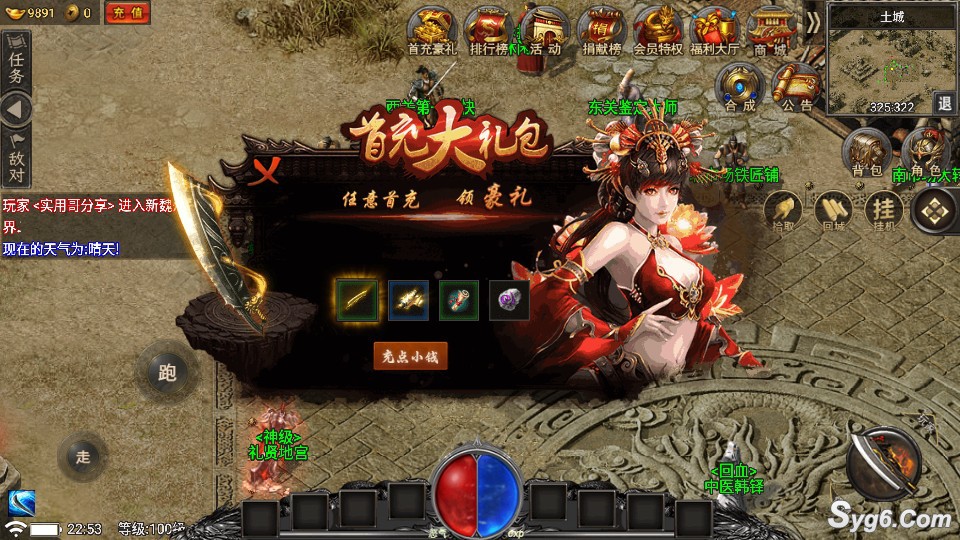This screenshot has height=540, width=960.
Task: Open the 福利大厅 welfare hall
Action: coord(713,30)
